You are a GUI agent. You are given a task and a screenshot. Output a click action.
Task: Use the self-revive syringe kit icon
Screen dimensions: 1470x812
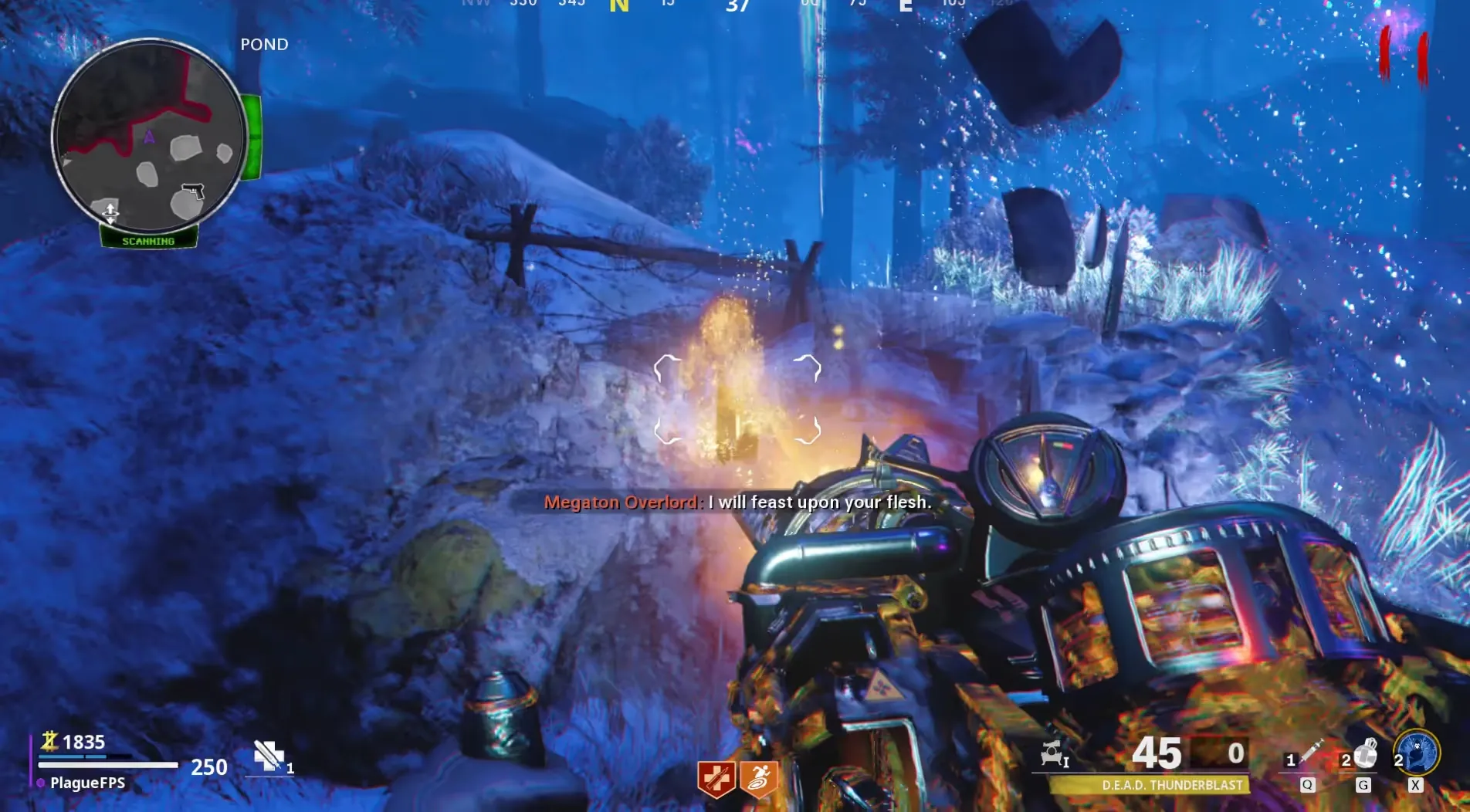[269, 756]
